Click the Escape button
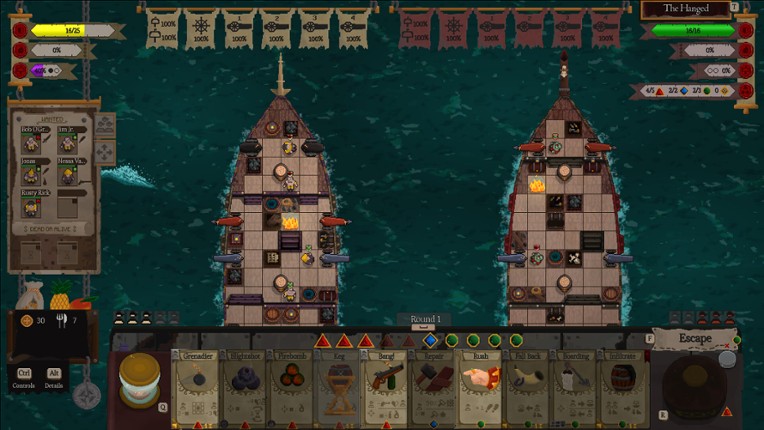 [695, 339]
